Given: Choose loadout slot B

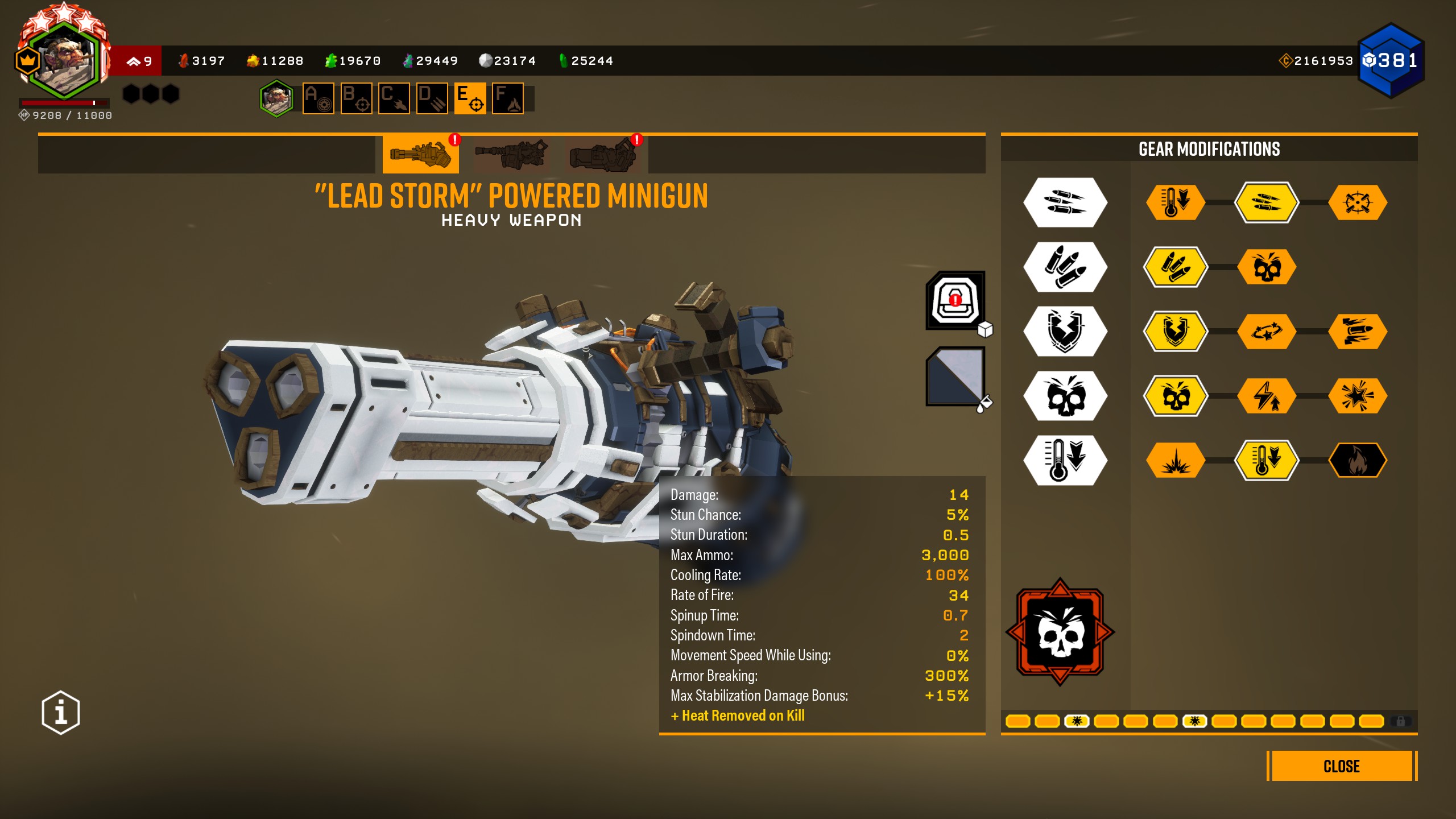Looking at the screenshot, I should click(x=356, y=98).
